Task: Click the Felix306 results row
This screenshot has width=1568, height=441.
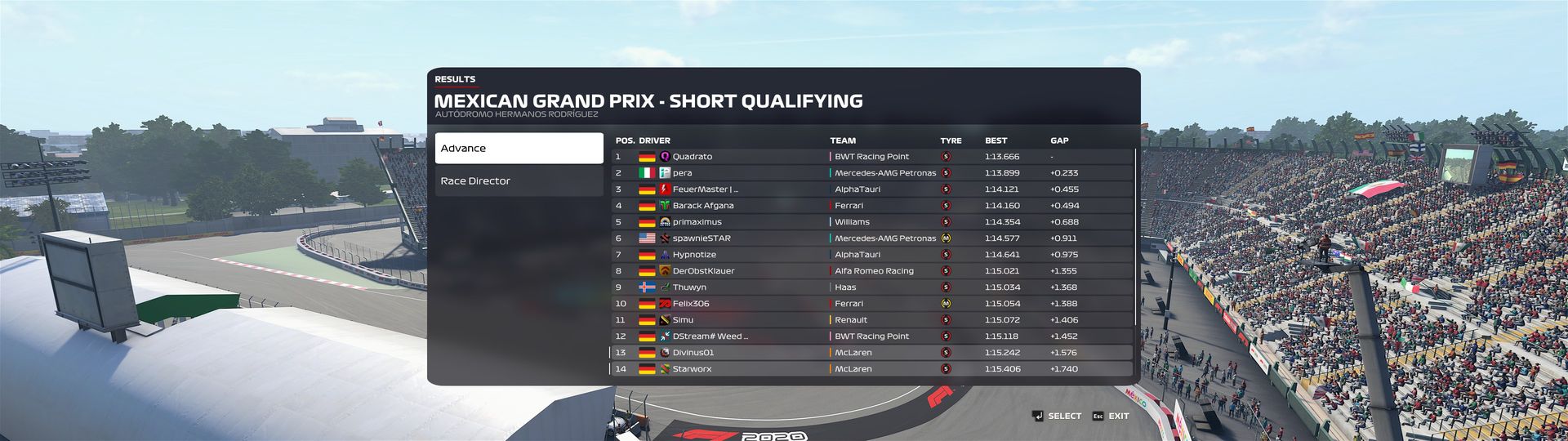Action: click(x=871, y=304)
